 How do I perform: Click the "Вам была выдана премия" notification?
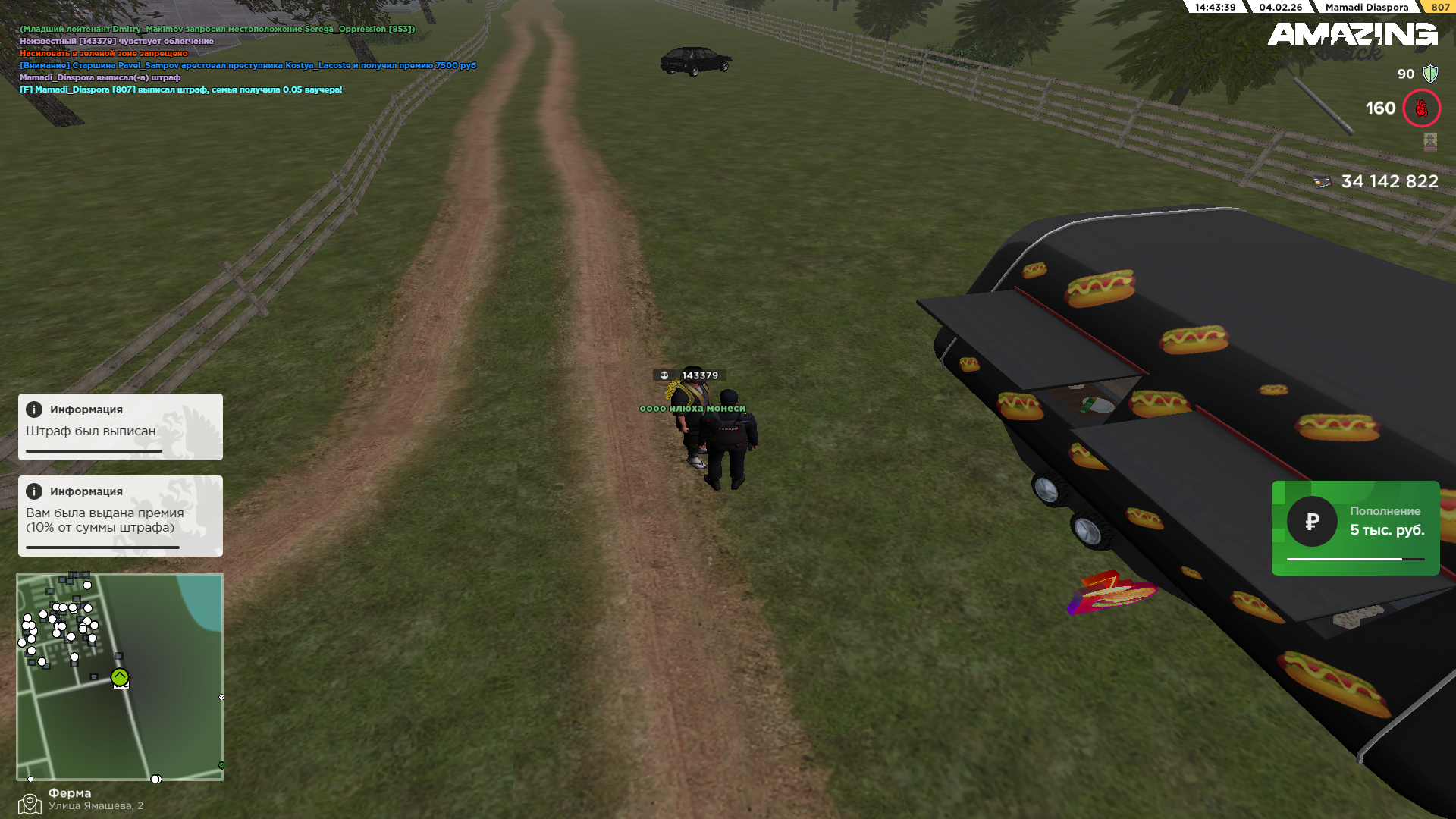tap(120, 516)
